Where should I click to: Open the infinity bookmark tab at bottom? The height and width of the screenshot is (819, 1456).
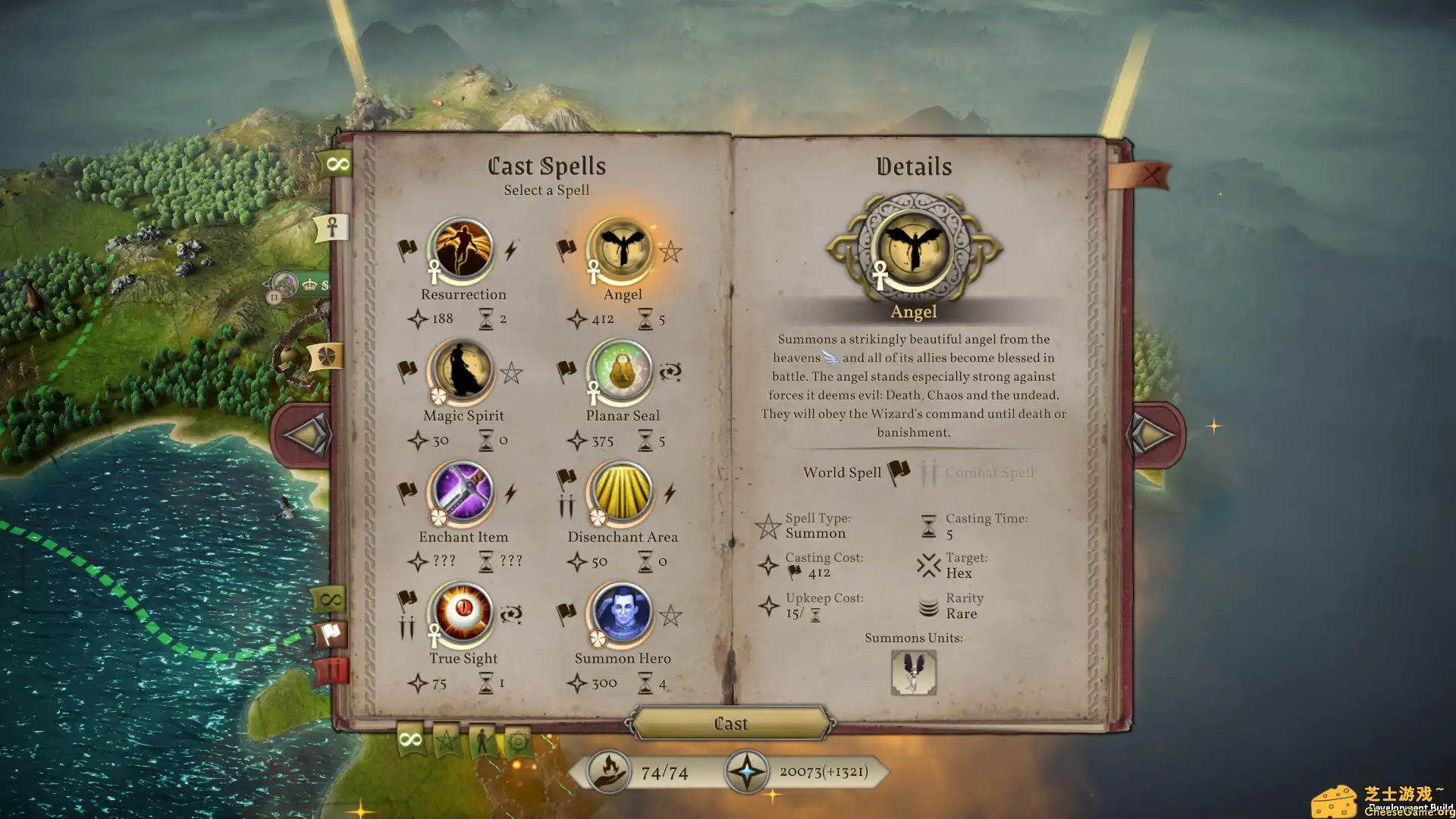click(x=410, y=739)
